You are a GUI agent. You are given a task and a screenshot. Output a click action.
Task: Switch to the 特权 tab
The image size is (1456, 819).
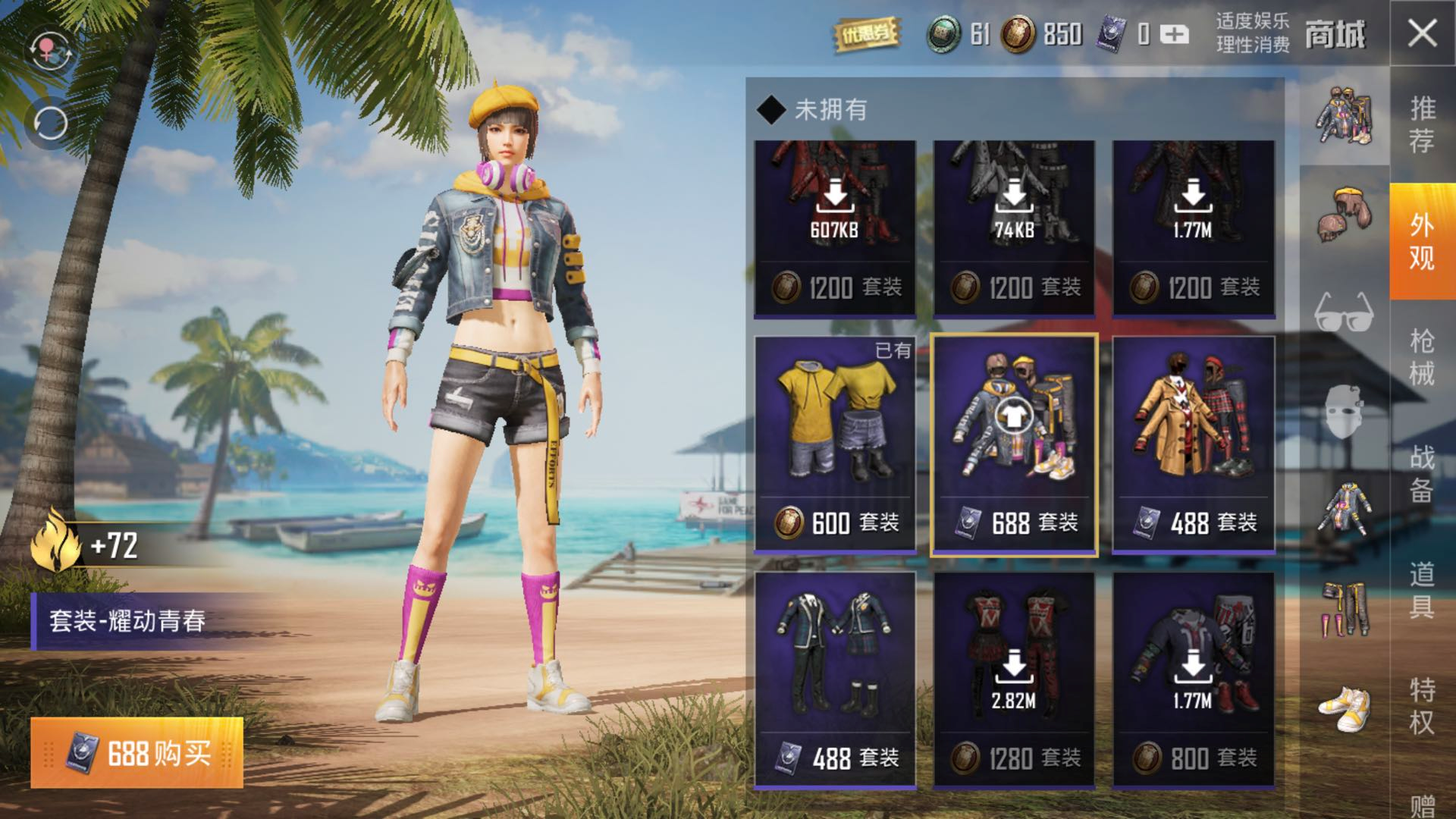click(x=1422, y=705)
